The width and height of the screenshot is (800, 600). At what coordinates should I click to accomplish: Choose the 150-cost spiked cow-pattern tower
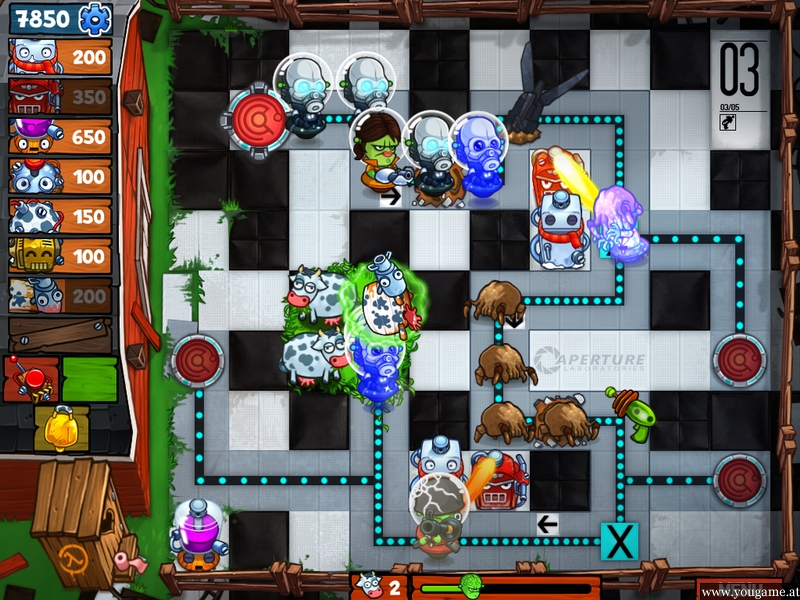(60, 217)
